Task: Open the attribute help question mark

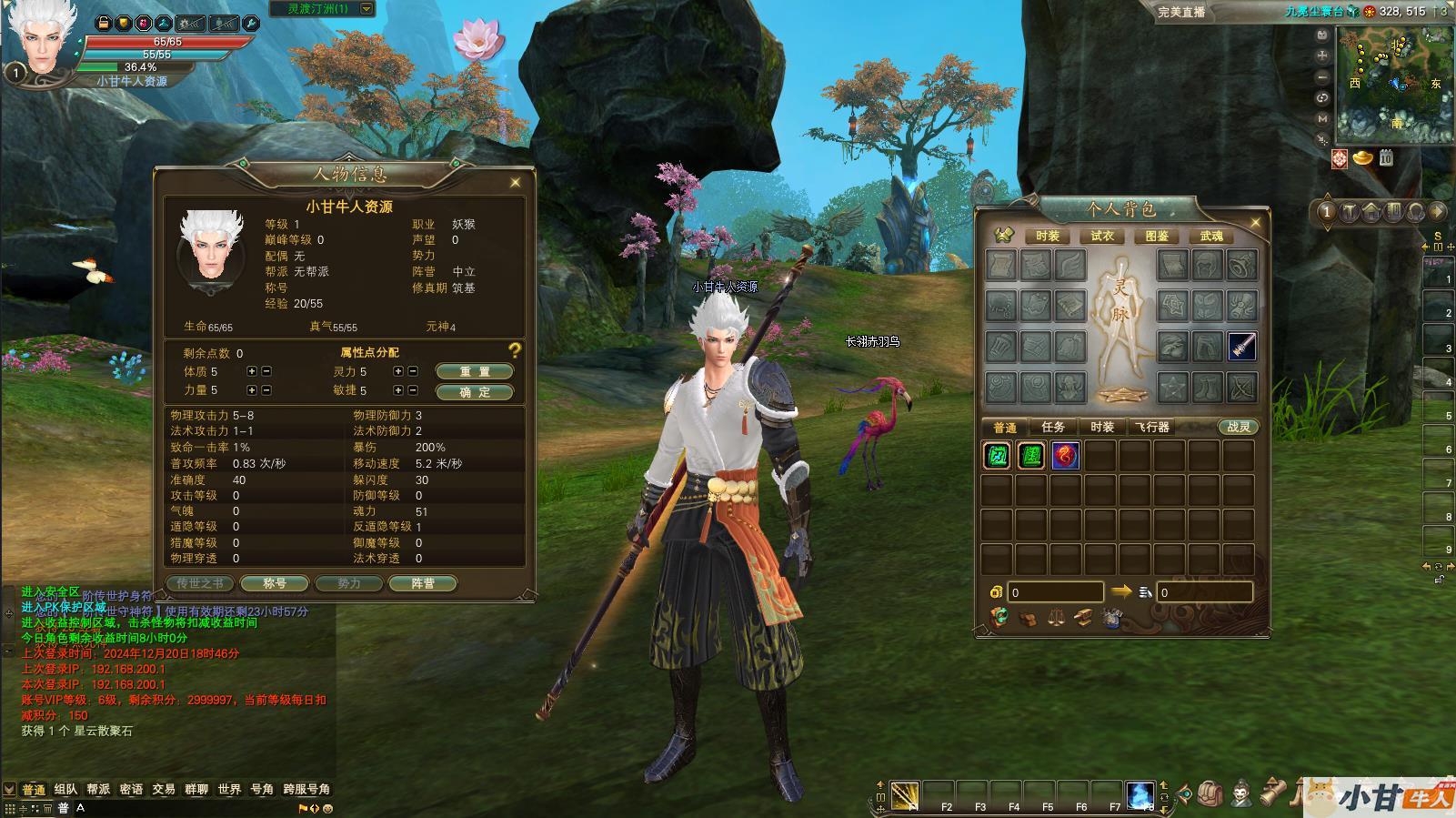Action: pyautogui.click(x=515, y=351)
